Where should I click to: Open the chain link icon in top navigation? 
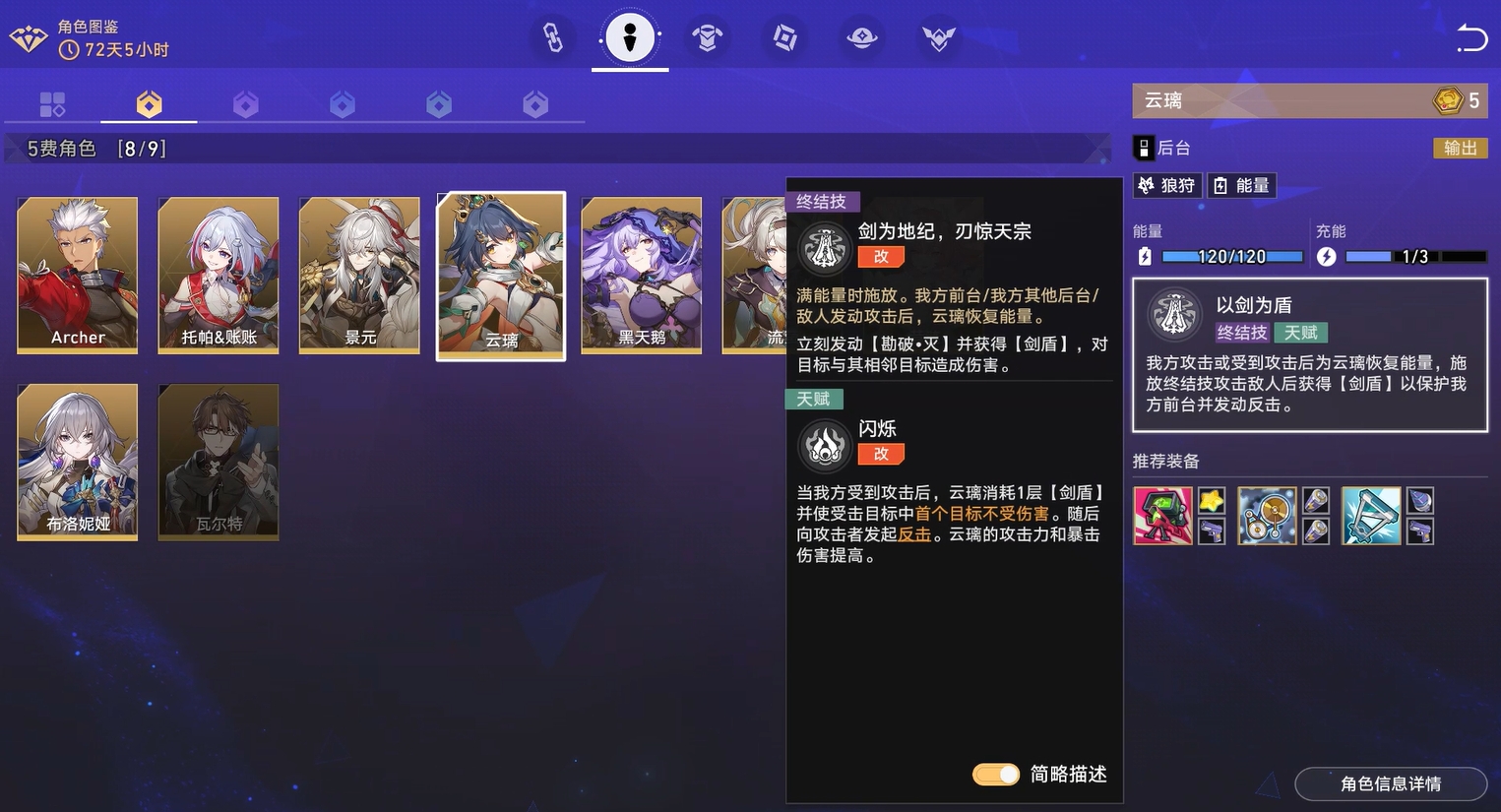click(552, 38)
